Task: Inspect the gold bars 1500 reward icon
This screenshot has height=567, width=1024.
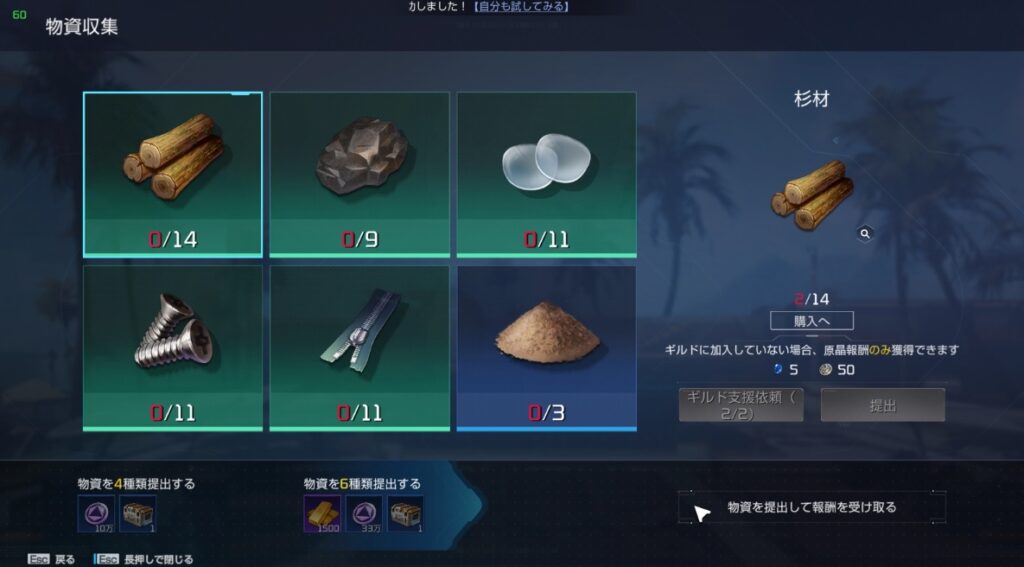Action: [322, 513]
